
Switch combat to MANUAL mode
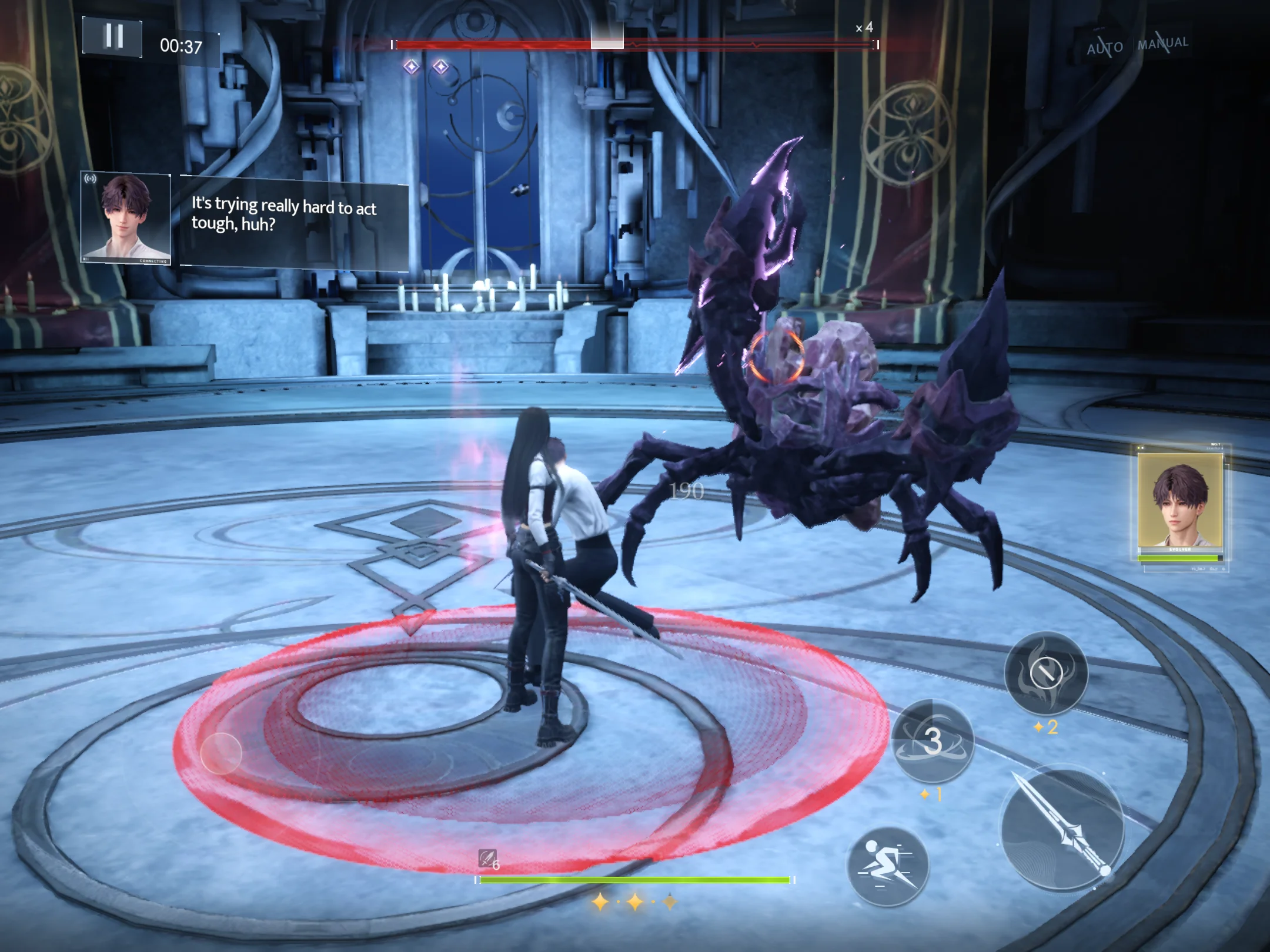click(x=1163, y=43)
